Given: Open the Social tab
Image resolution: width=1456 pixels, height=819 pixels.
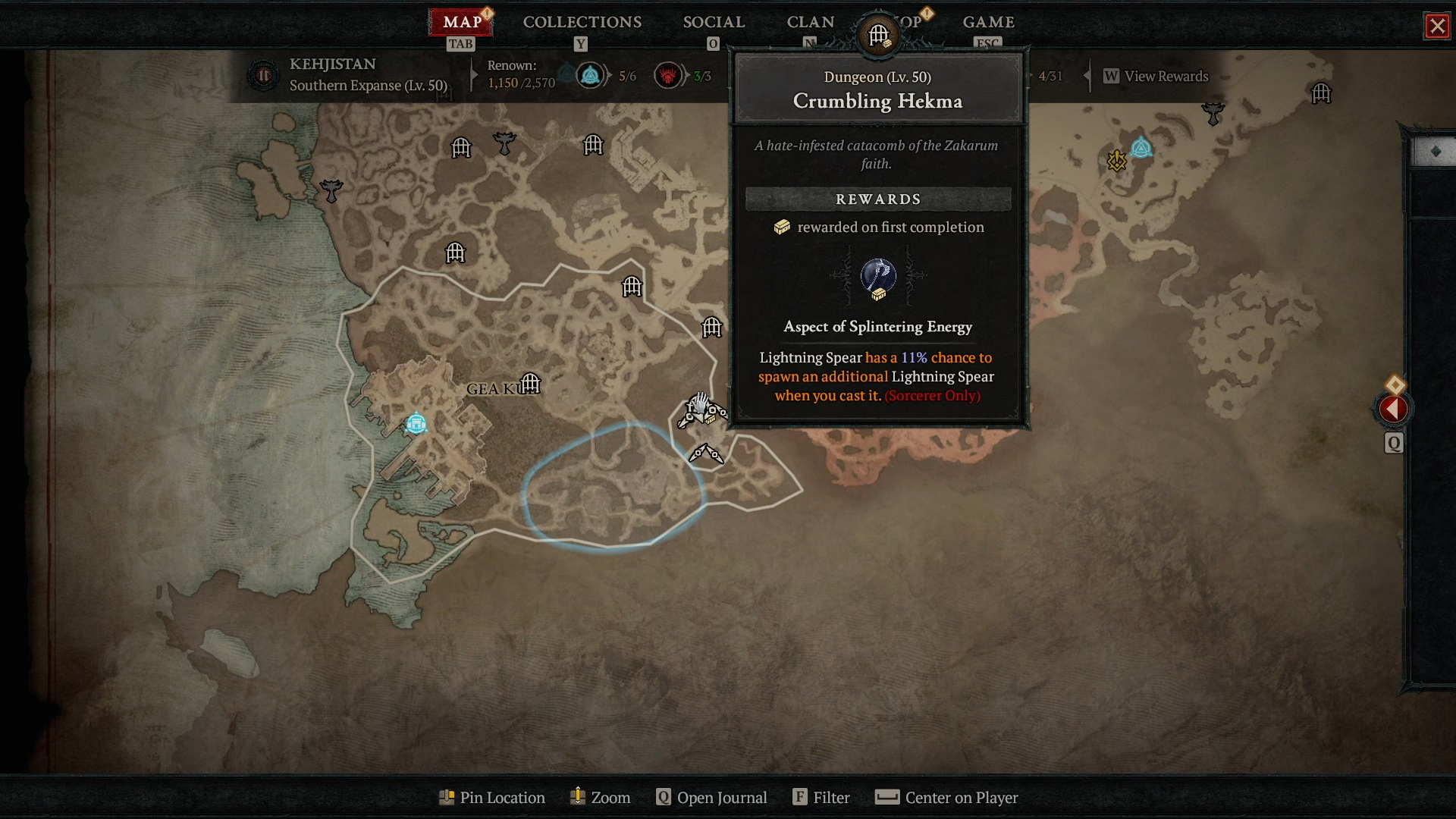Looking at the screenshot, I should pyautogui.click(x=714, y=22).
